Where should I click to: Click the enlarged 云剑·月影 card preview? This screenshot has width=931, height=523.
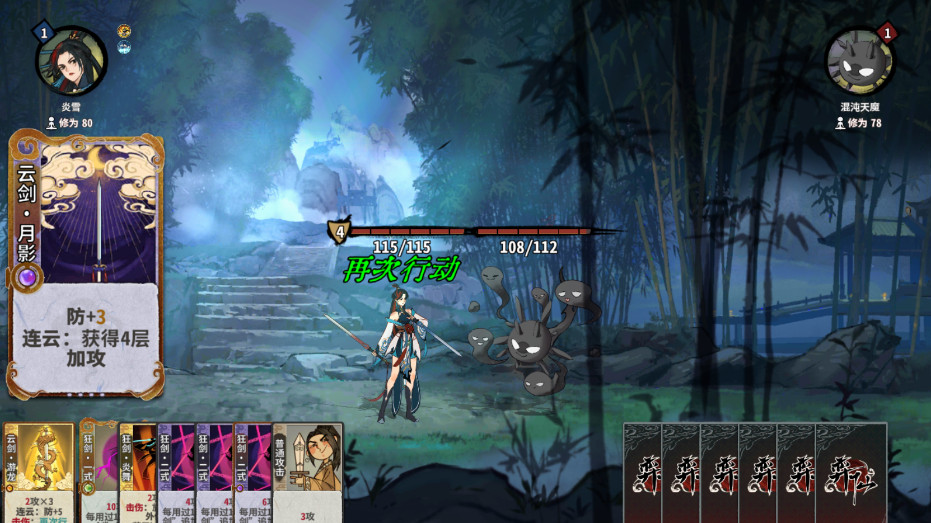(86, 265)
